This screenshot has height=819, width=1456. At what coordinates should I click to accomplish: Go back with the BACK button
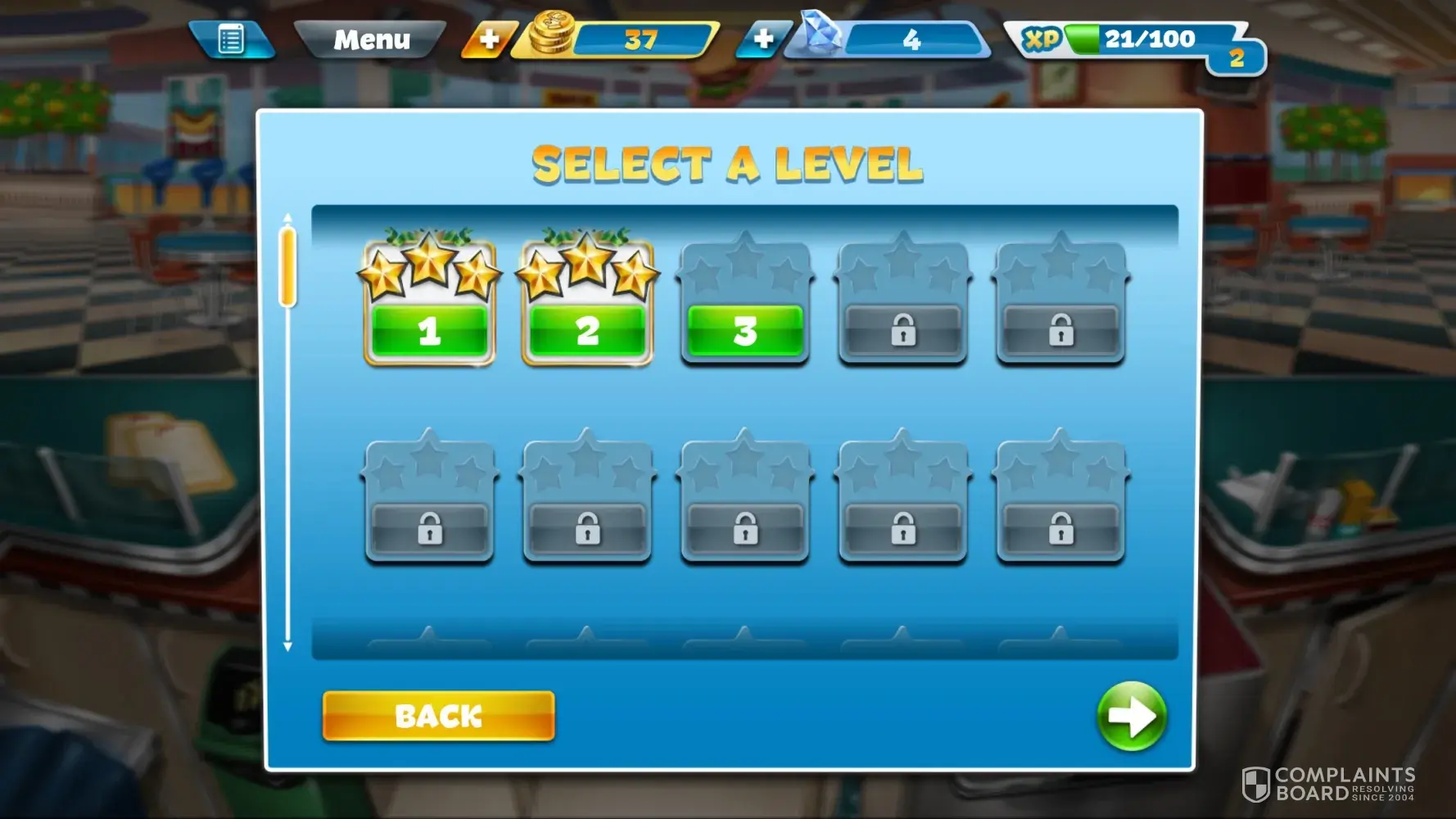pos(438,716)
